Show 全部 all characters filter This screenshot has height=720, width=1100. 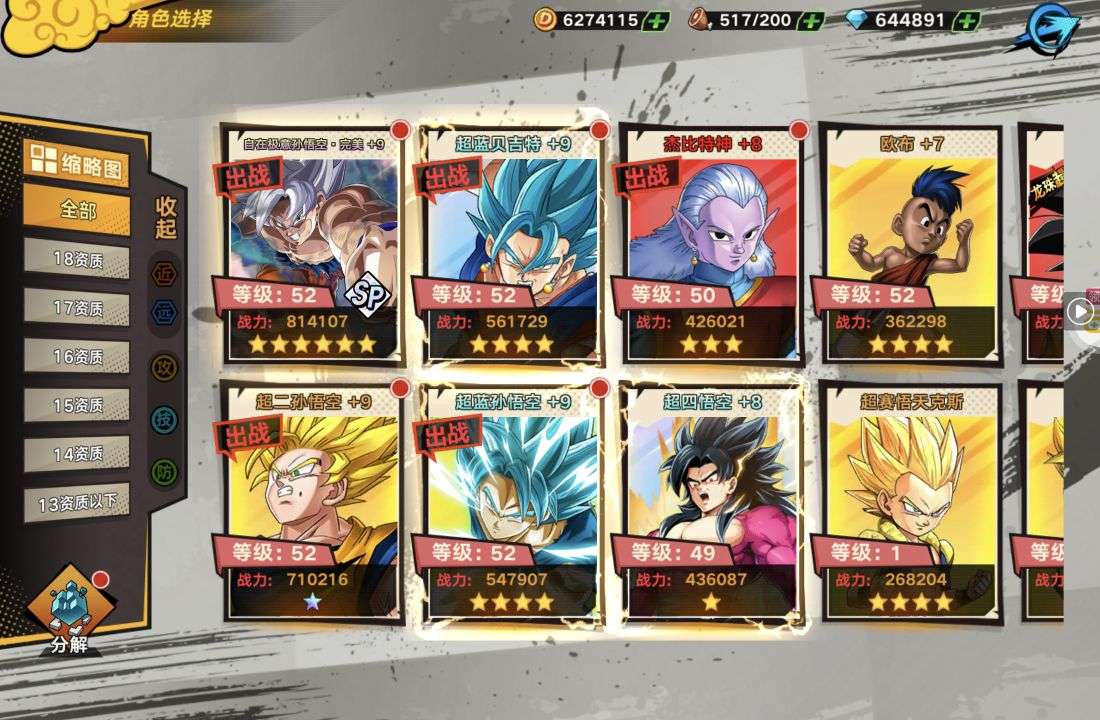point(77,211)
